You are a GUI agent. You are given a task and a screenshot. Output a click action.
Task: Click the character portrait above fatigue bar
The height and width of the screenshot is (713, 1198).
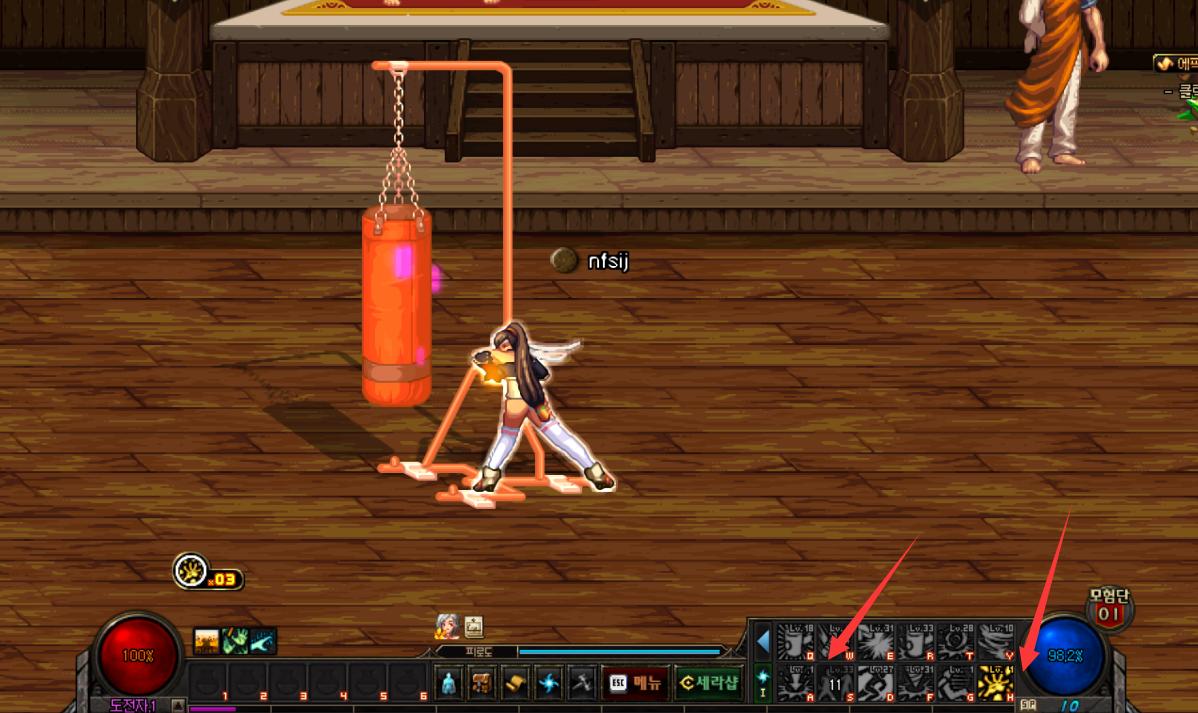click(x=447, y=626)
